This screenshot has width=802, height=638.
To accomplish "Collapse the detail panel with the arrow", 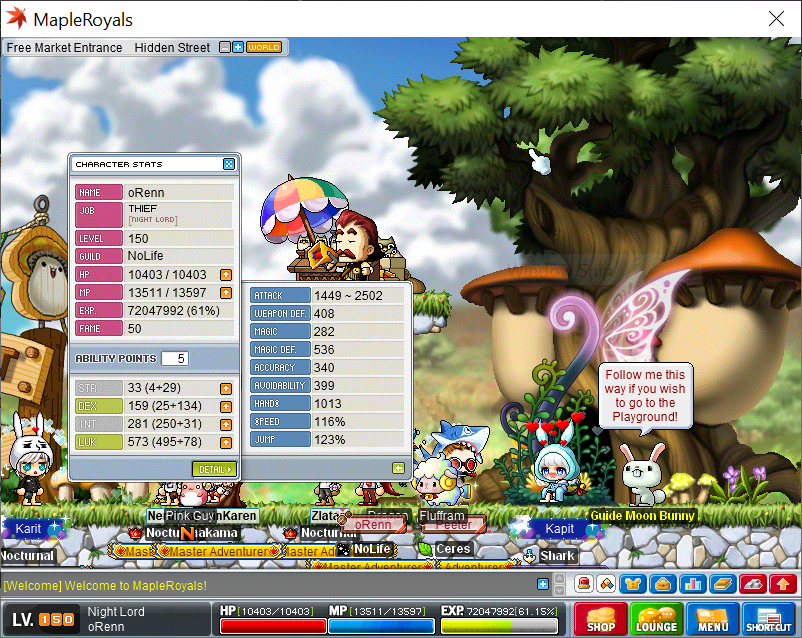I will tap(398, 467).
